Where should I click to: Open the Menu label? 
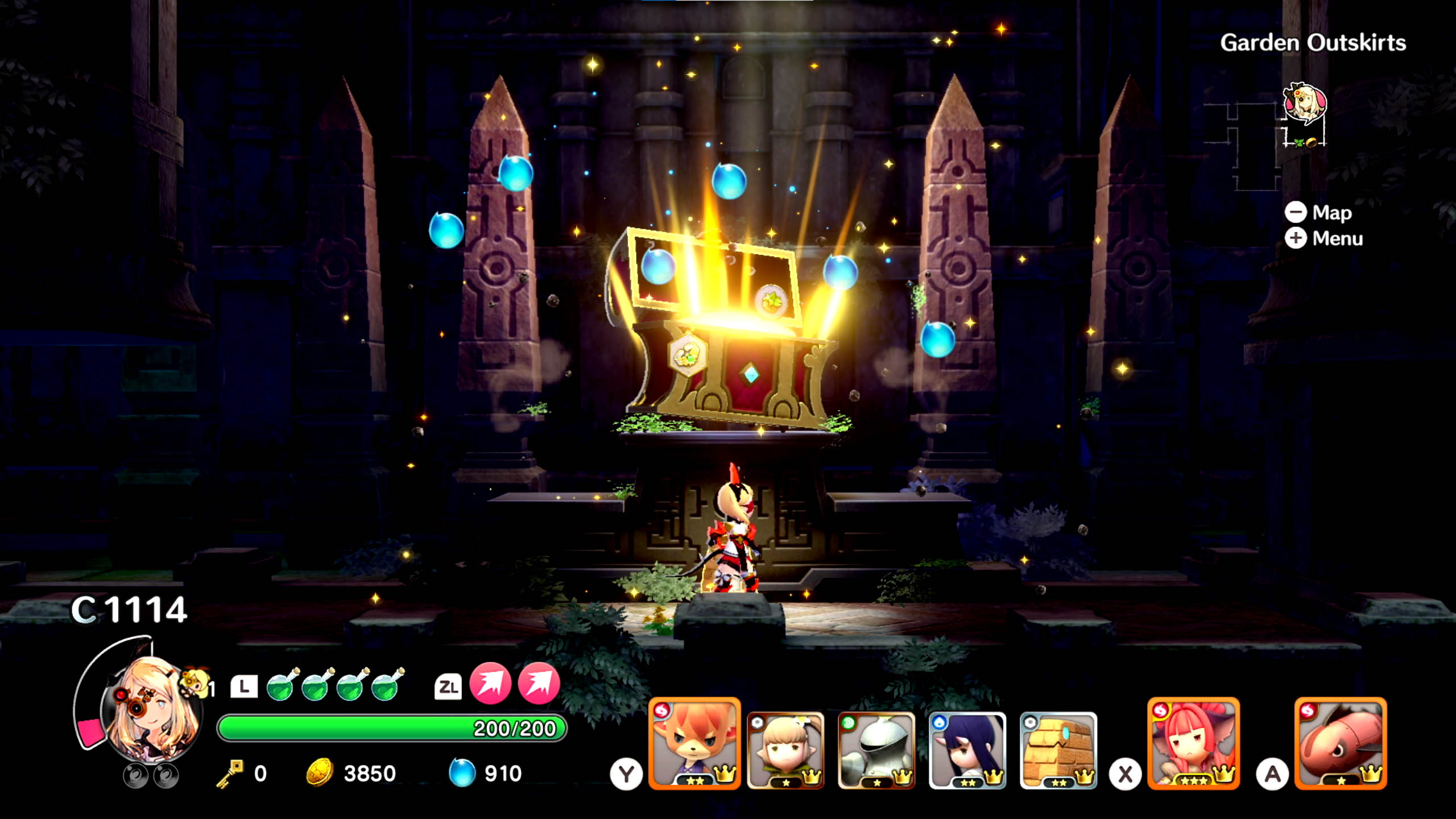point(1337,238)
